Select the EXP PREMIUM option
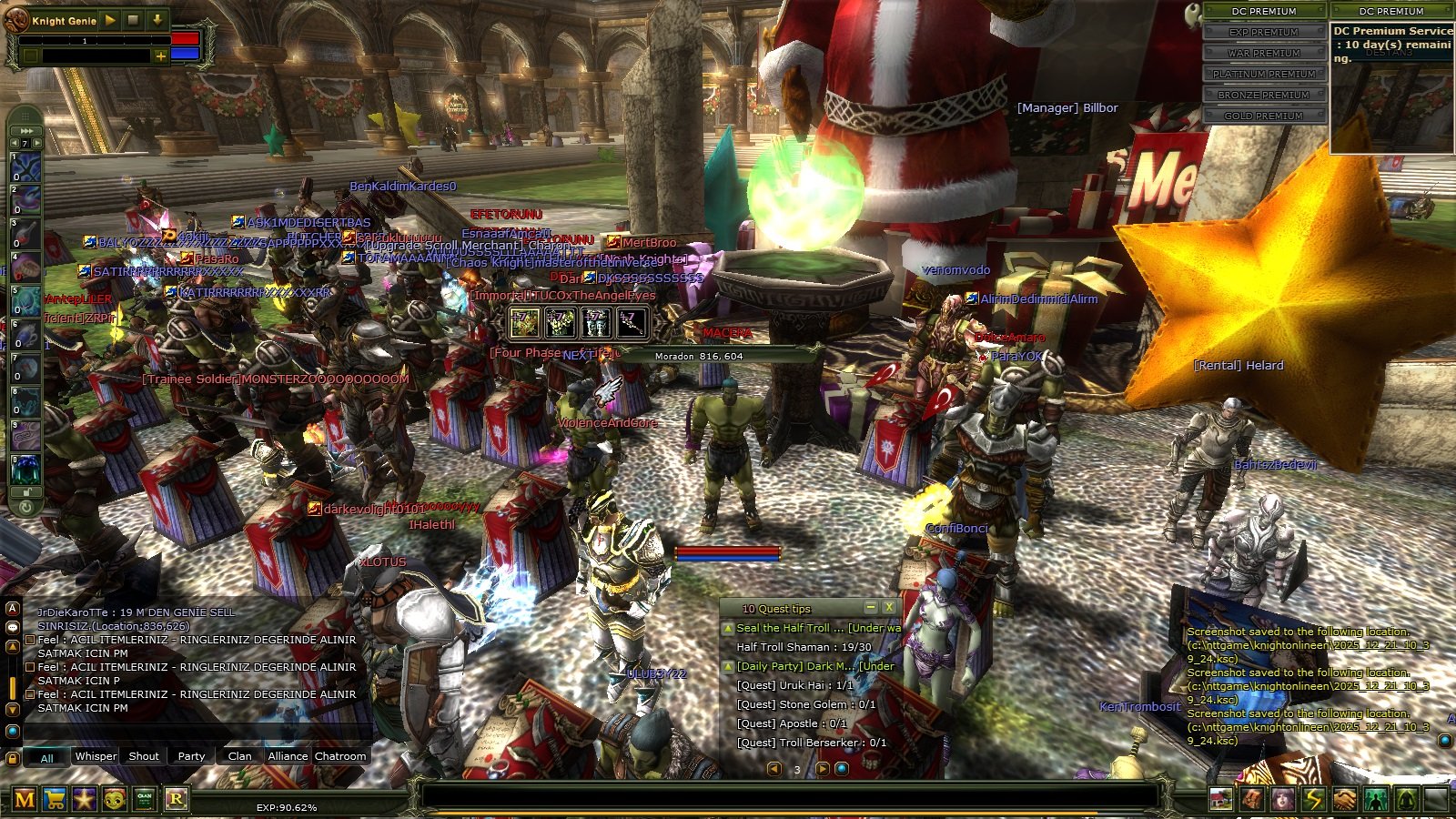 pyautogui.click(x=1264, y=32)
